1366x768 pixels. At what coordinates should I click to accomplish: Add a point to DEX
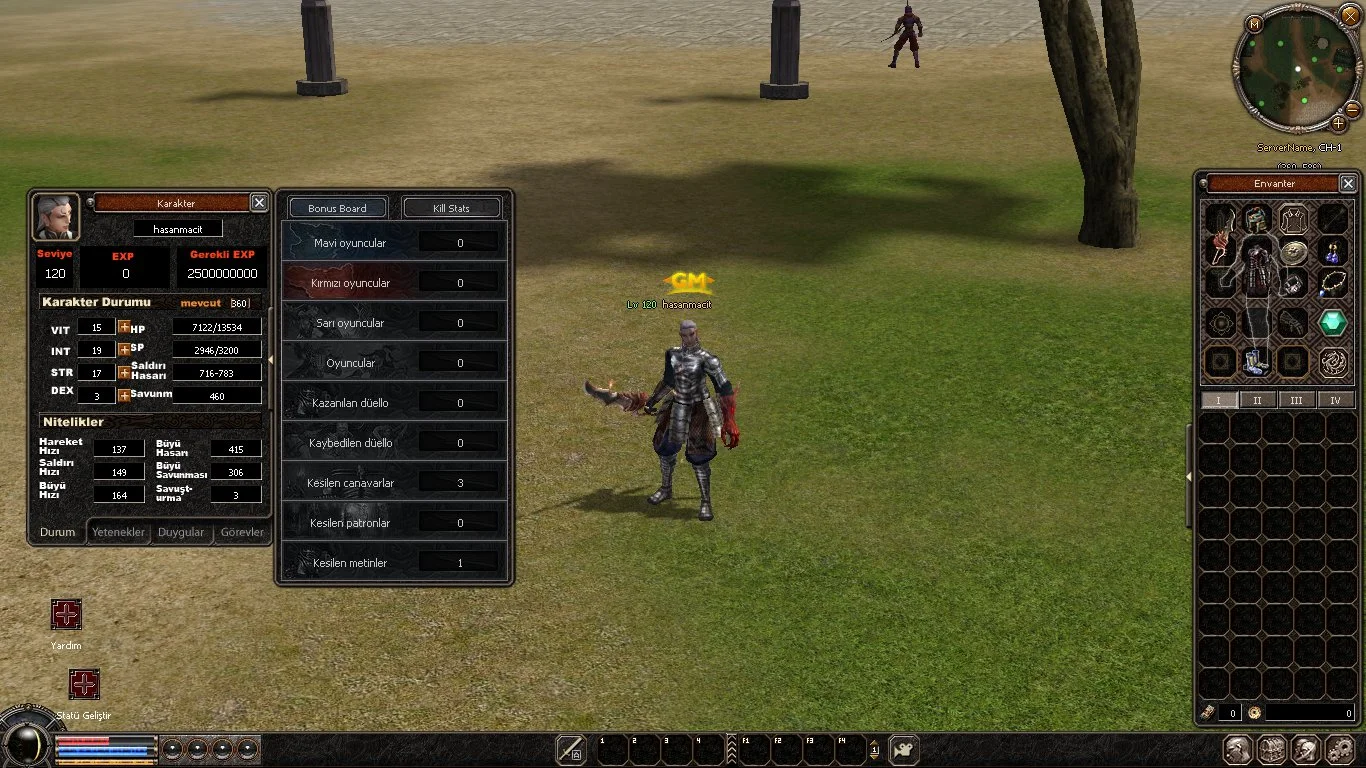pos(124,395)
